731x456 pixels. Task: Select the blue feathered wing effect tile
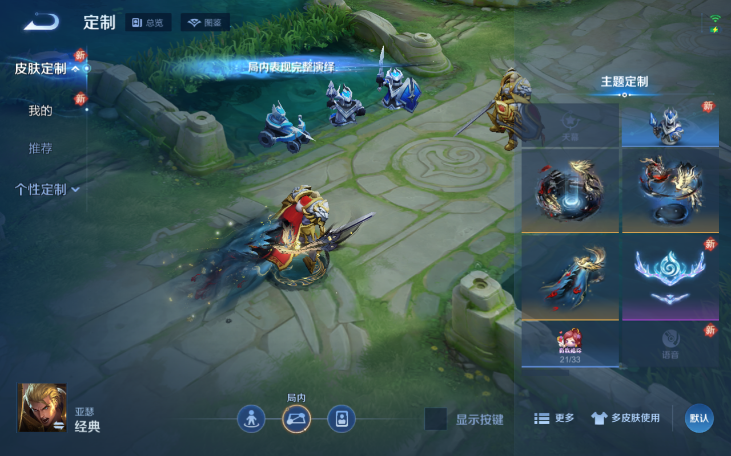point(570,277)
